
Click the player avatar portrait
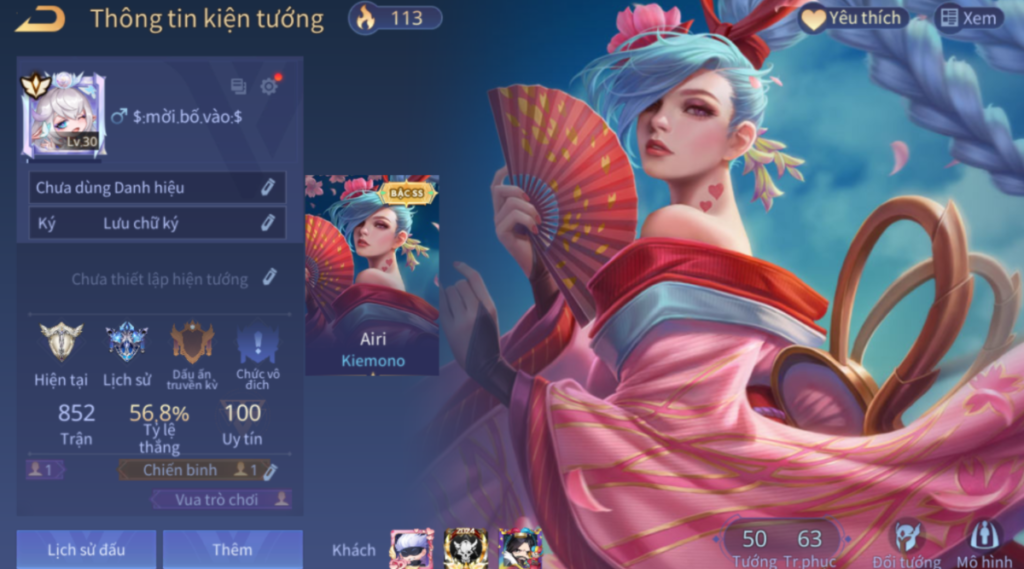click(x=64, y=115)
